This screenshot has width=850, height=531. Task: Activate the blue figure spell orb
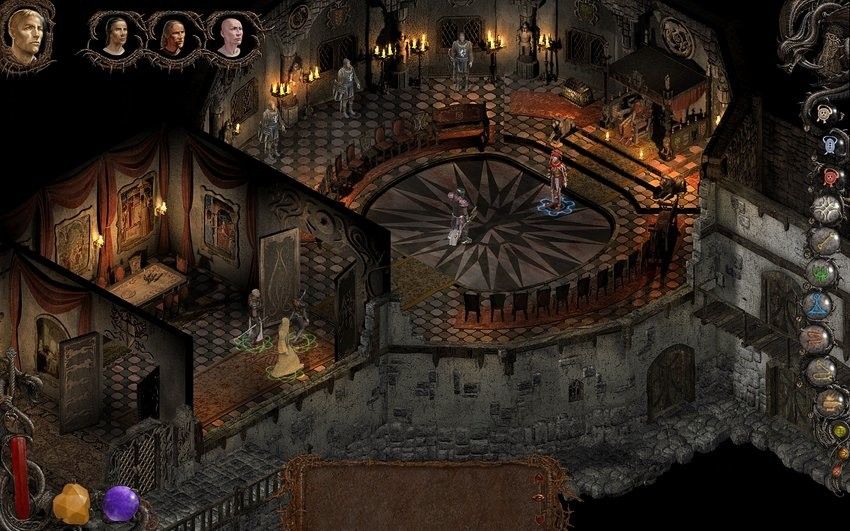pos(817,304)
